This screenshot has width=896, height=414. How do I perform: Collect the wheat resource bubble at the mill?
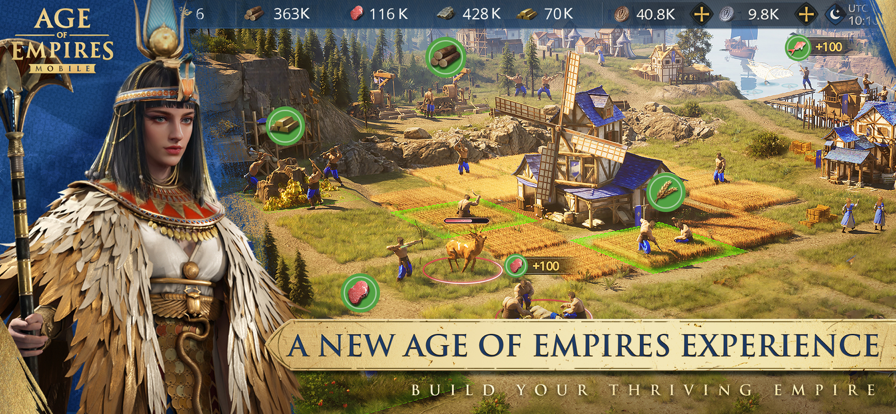point(664,191)
